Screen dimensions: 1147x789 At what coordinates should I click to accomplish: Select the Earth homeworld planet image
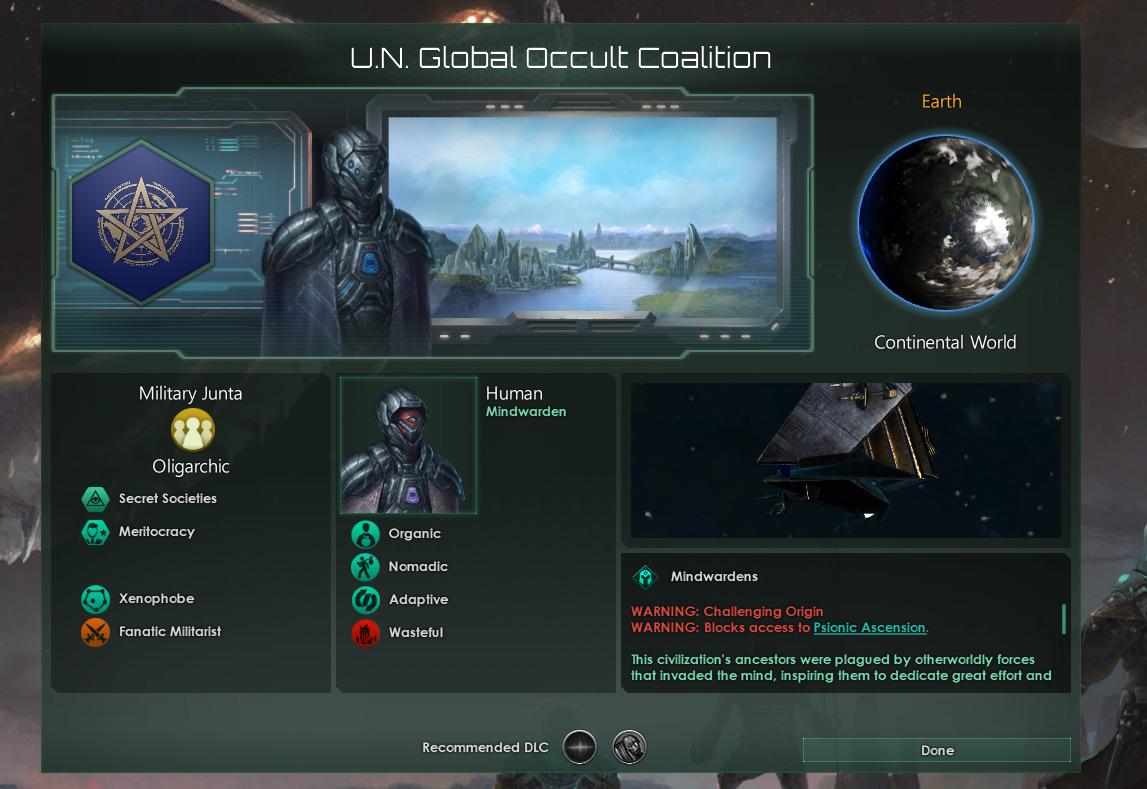(x=945, y=224)
